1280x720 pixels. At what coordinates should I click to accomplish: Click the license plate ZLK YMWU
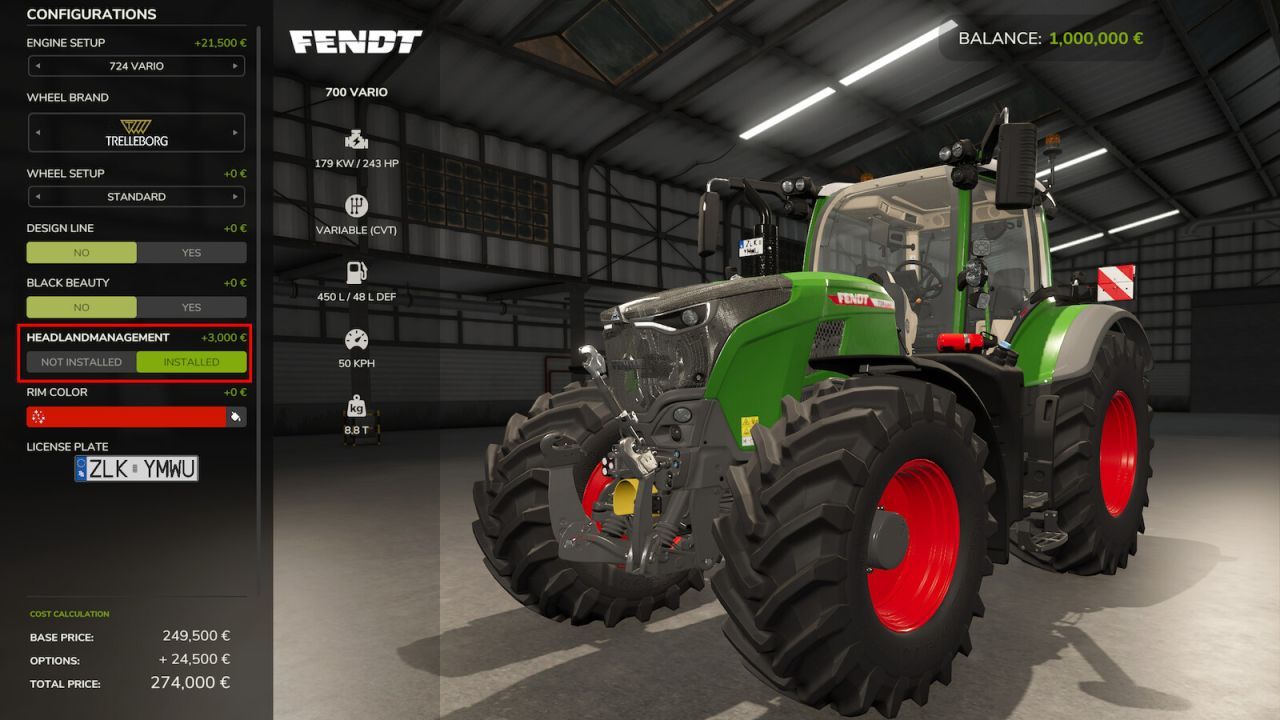pyautogui.click(x=135, y=467)
